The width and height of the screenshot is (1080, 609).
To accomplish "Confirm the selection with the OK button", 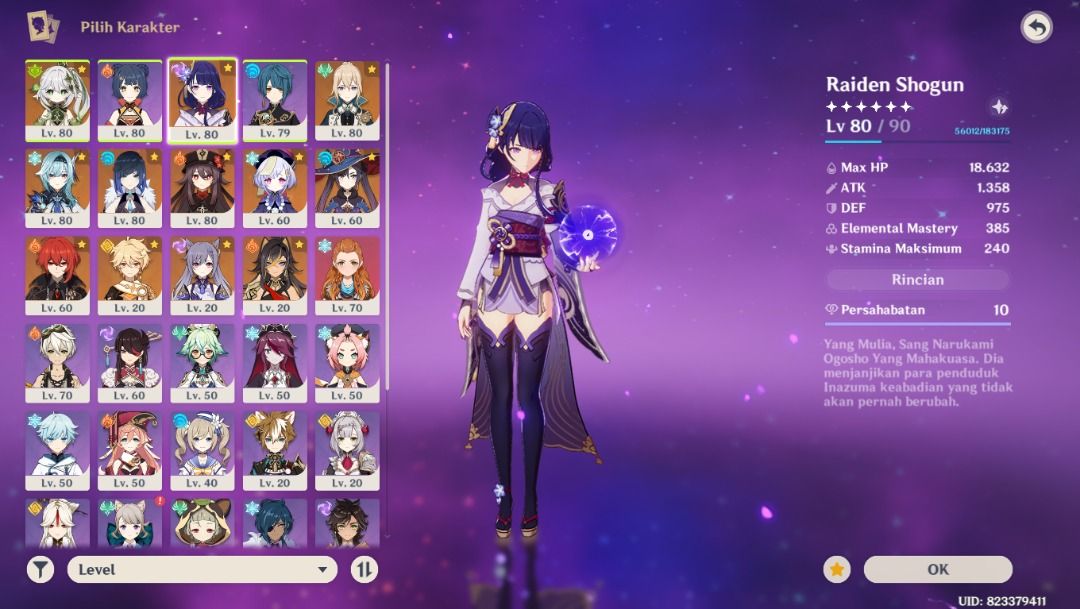I will pyautogui.click(x=937, y=569).
